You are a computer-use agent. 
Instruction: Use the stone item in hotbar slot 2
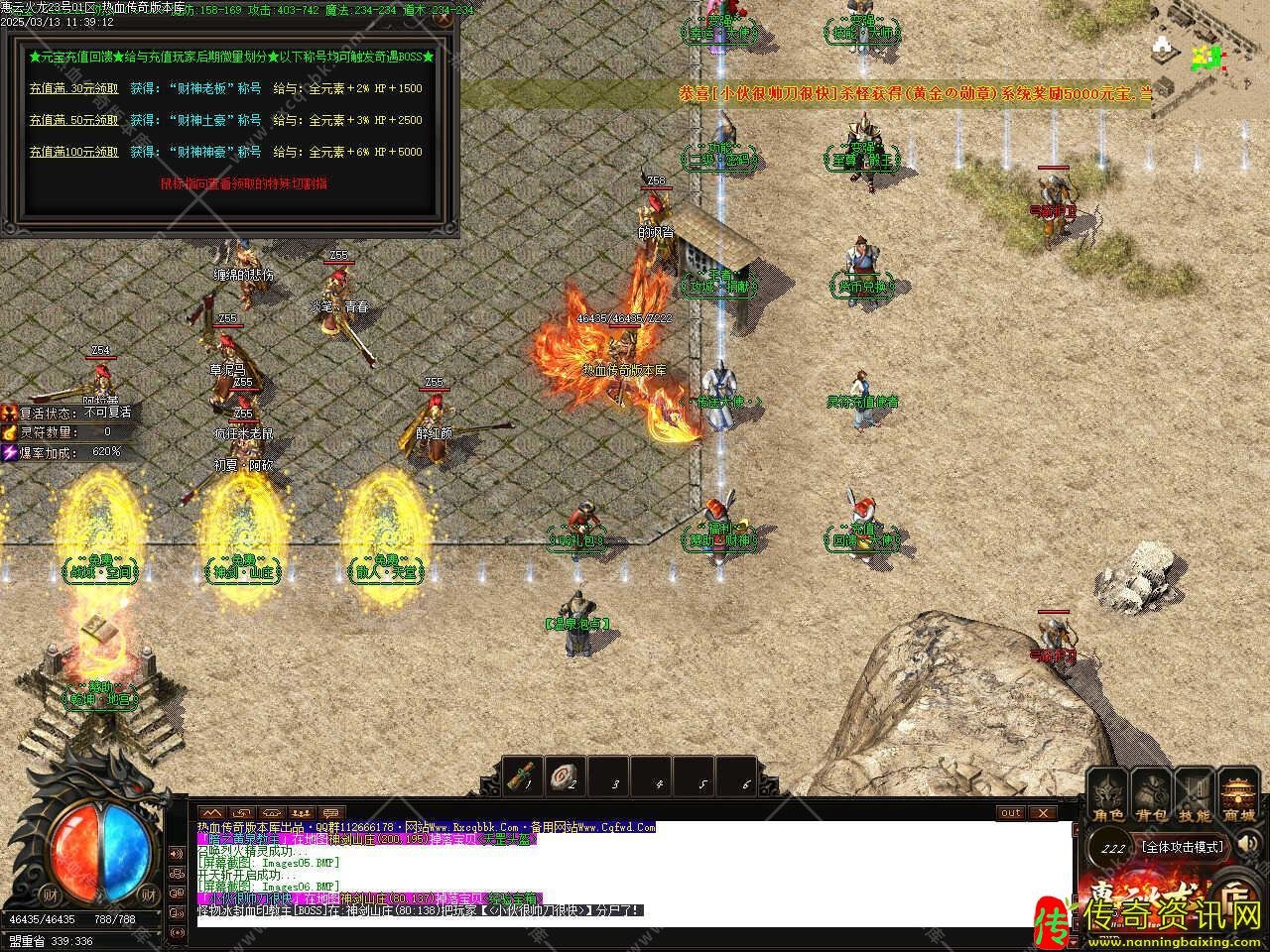point(569,776)
